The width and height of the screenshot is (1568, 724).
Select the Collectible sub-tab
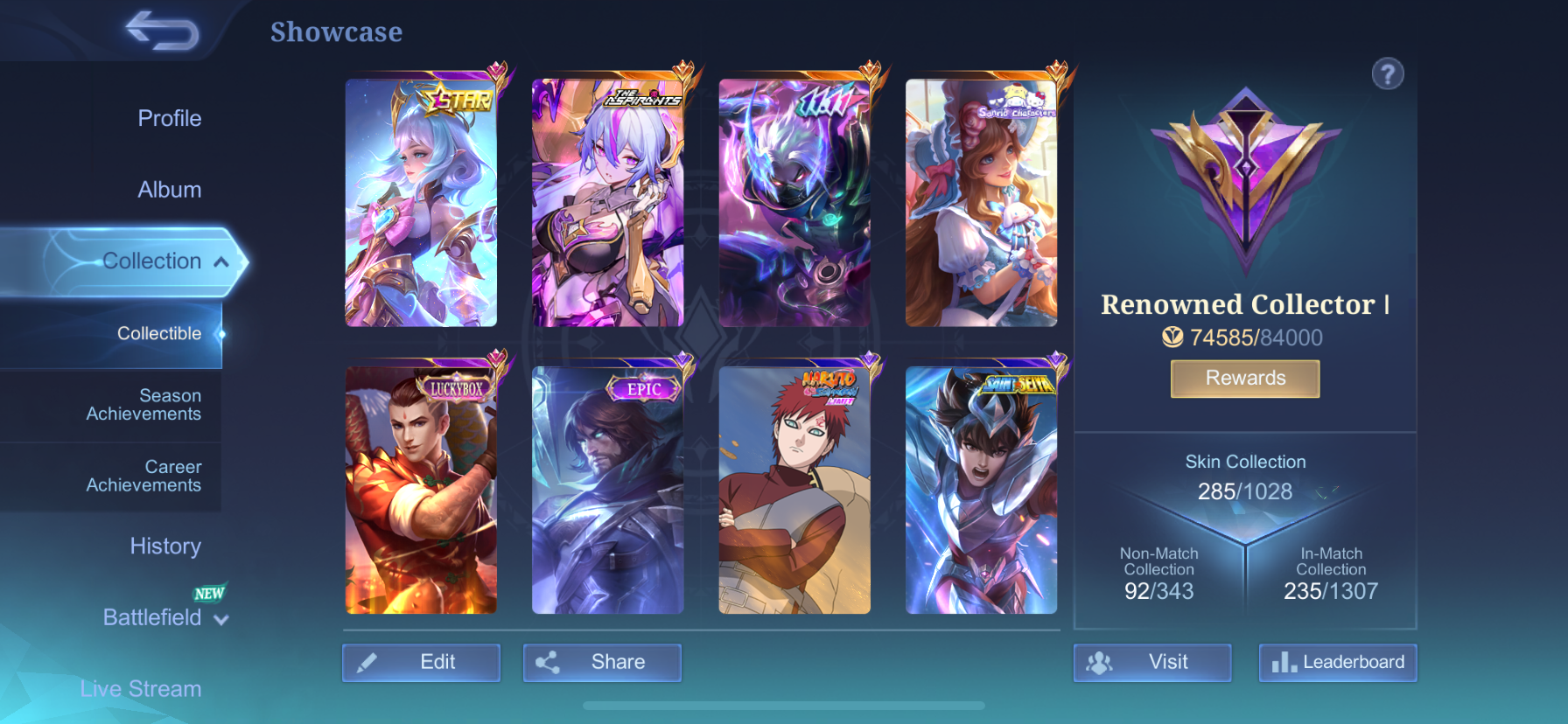coord(159,333)
